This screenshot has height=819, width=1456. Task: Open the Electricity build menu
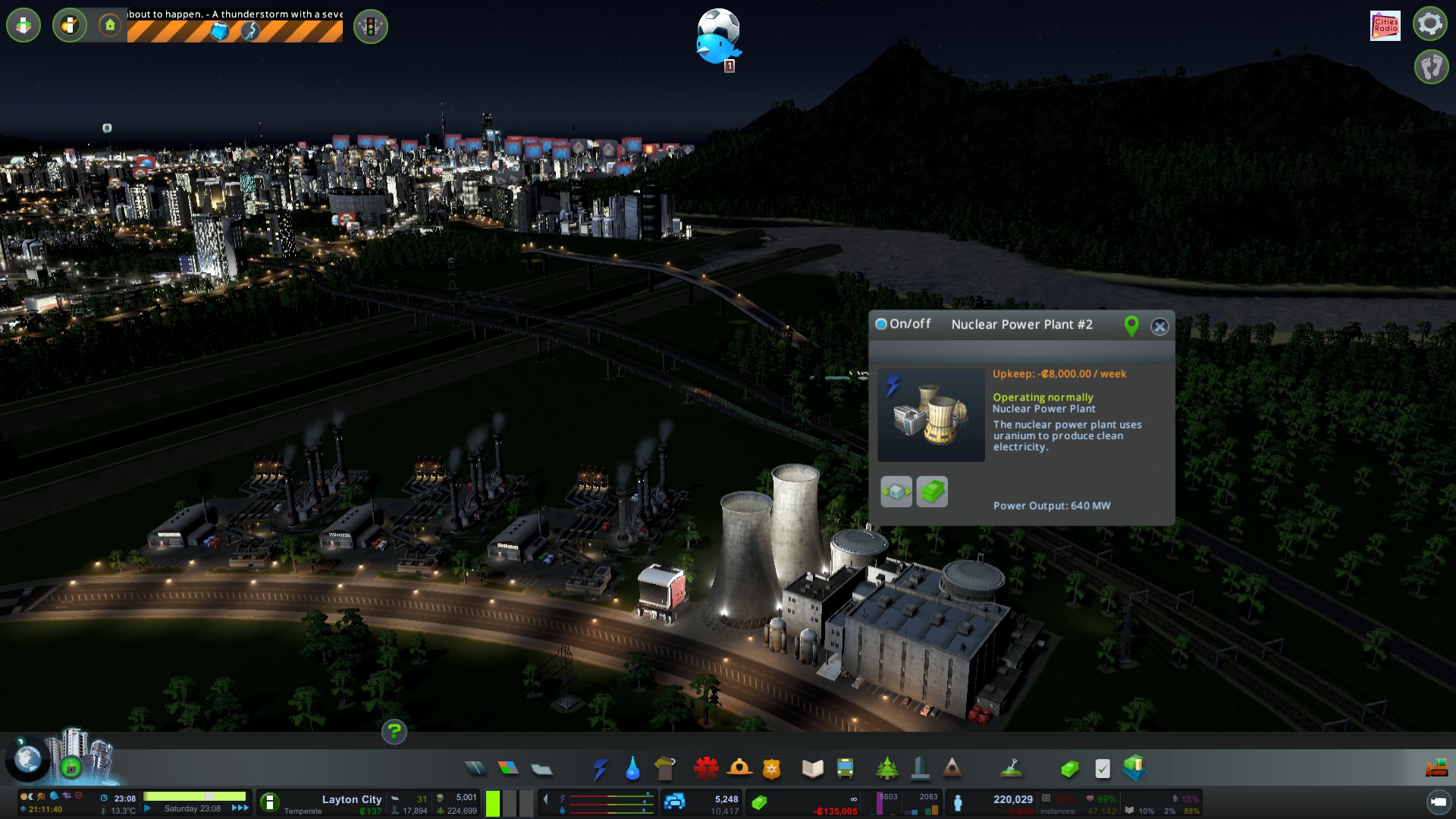pos(600,769)
